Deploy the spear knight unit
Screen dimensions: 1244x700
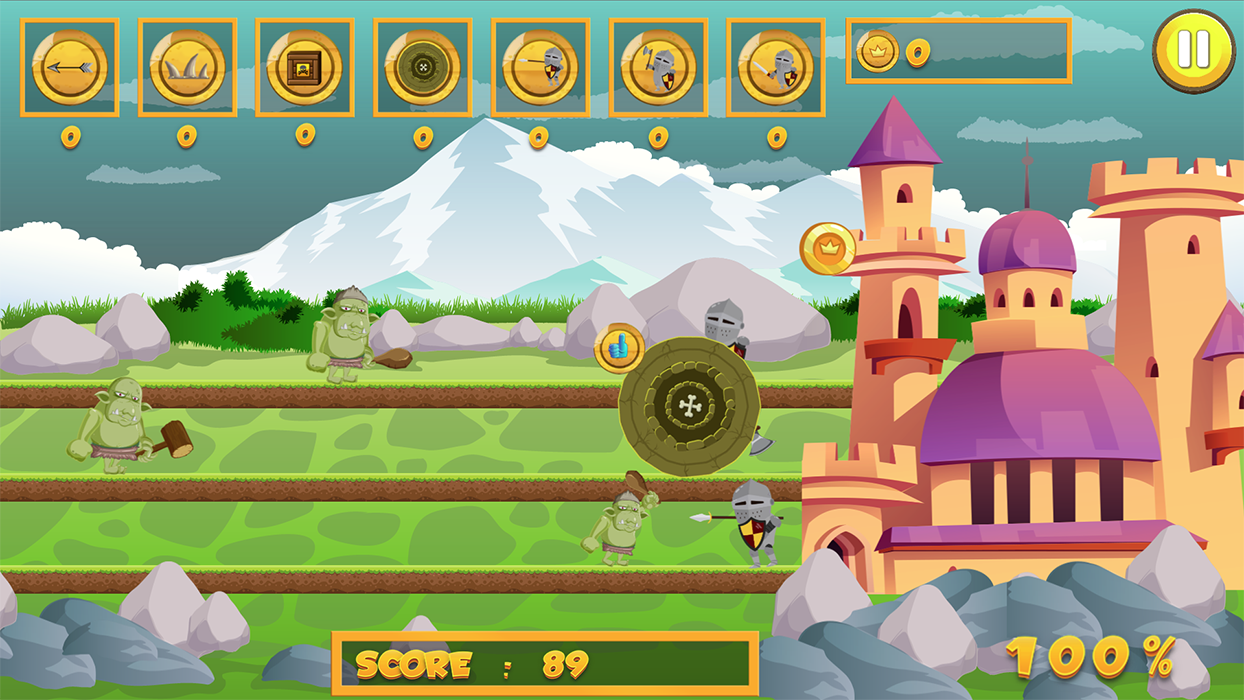coord(540,67)
